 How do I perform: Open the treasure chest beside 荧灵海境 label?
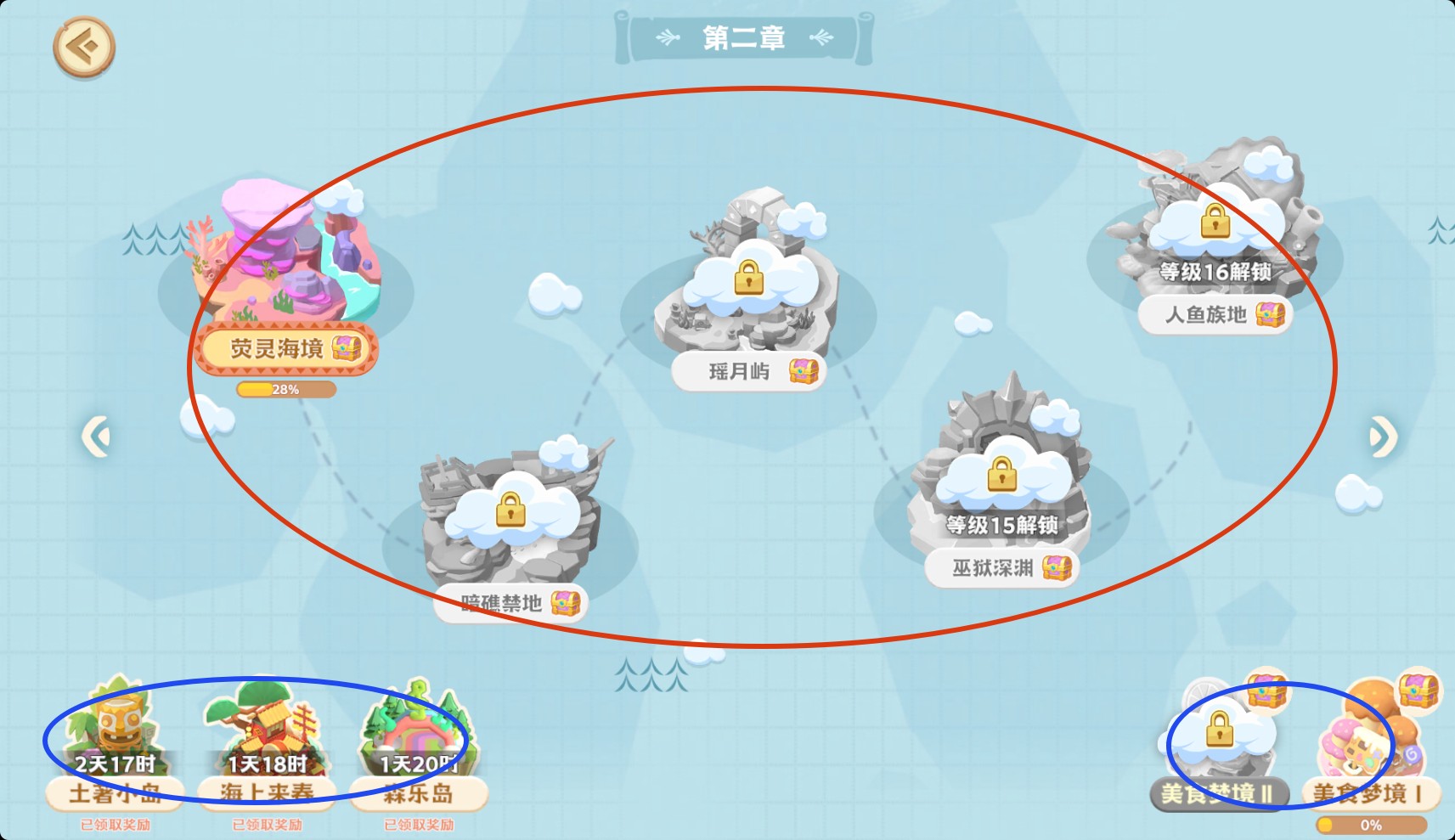(x=347, y=349)
